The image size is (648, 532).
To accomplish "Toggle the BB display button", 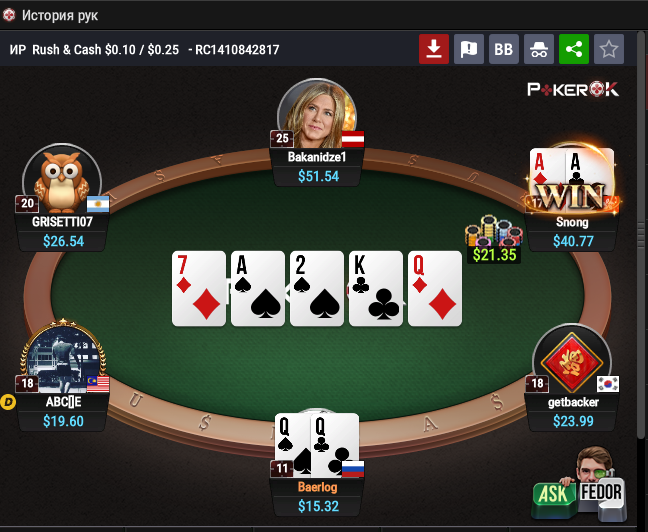I will tap(503, 49).
